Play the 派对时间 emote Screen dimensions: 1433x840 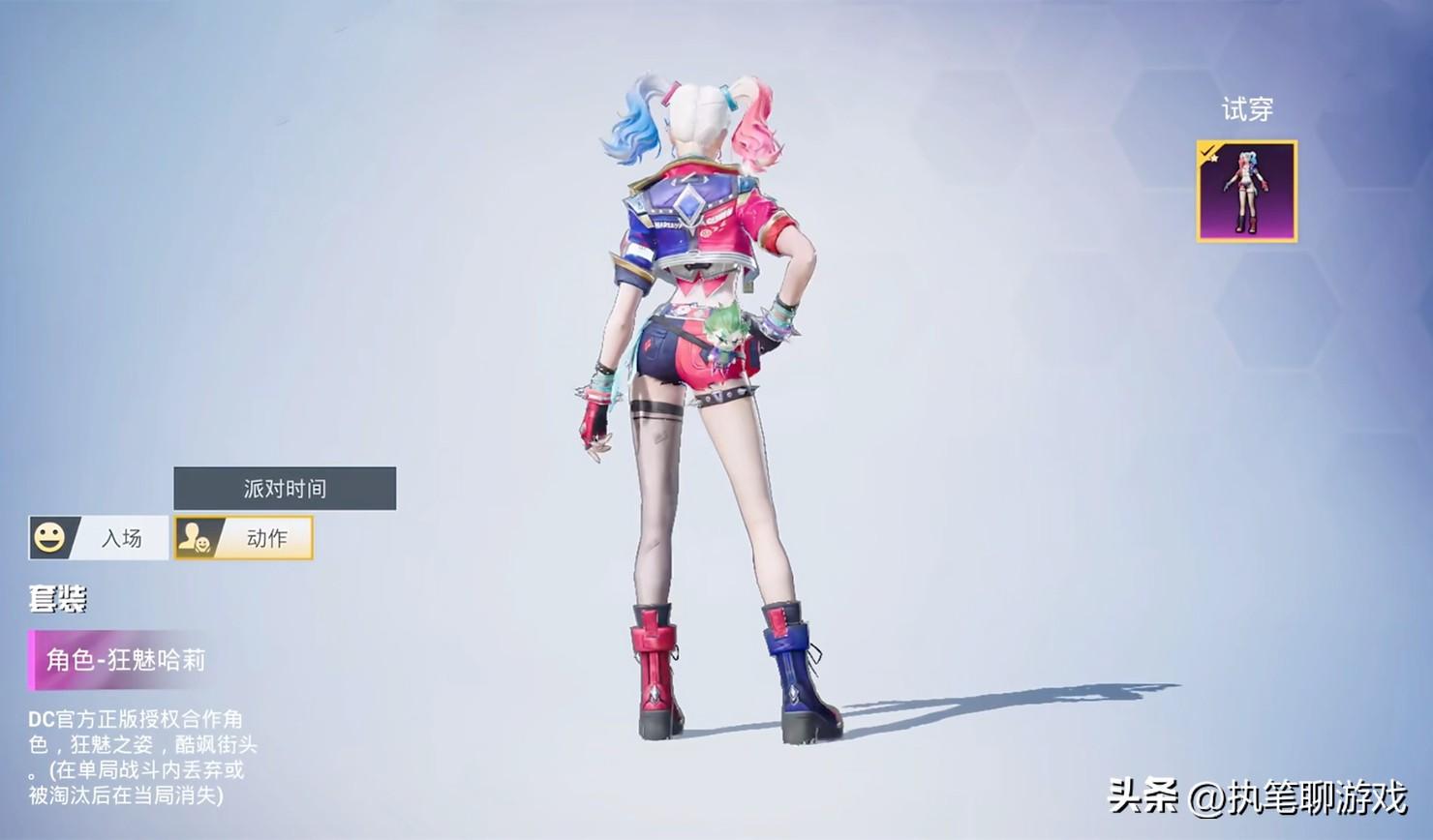click(x=285, y=489)
